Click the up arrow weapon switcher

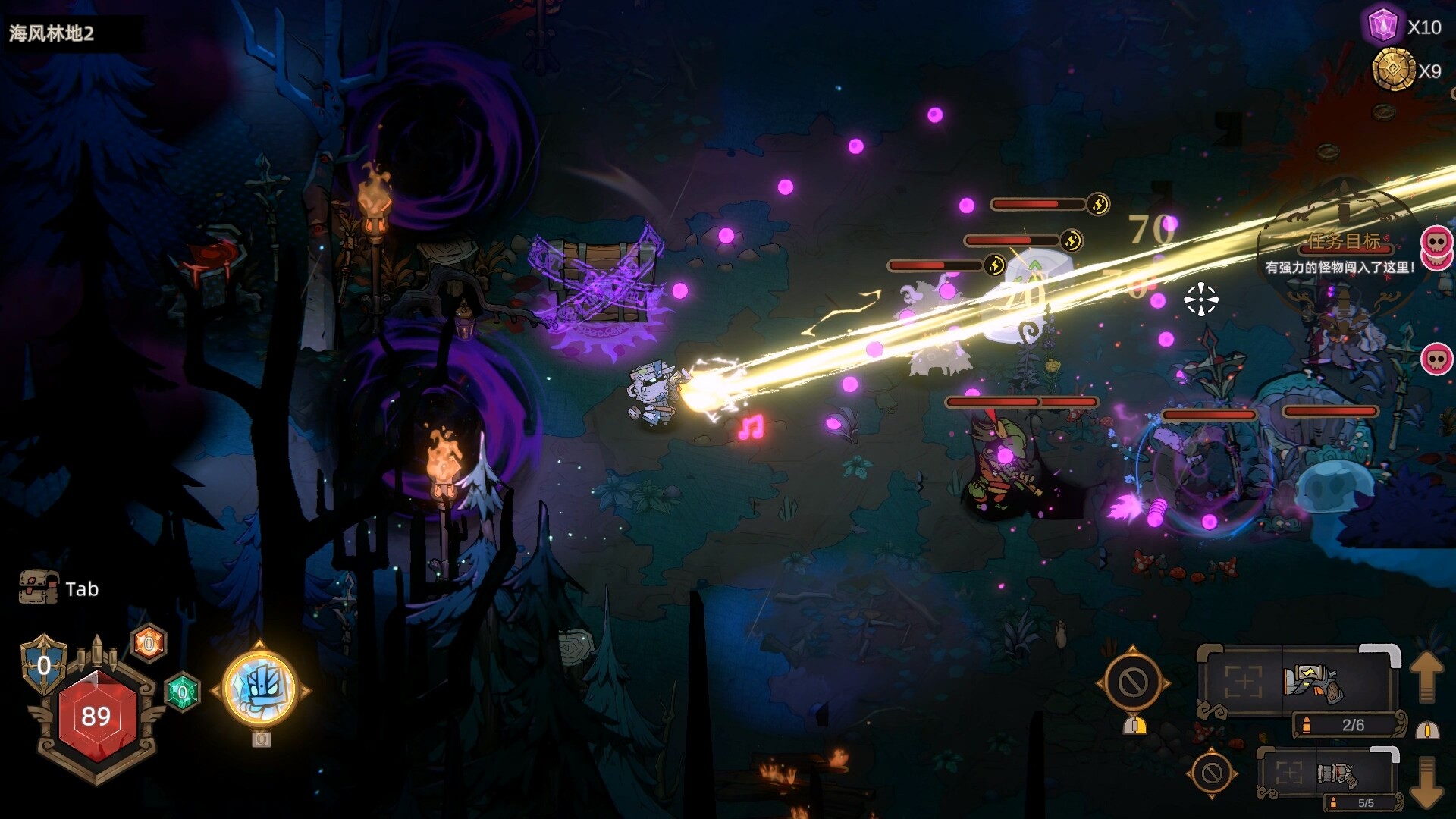(1426, 676)
